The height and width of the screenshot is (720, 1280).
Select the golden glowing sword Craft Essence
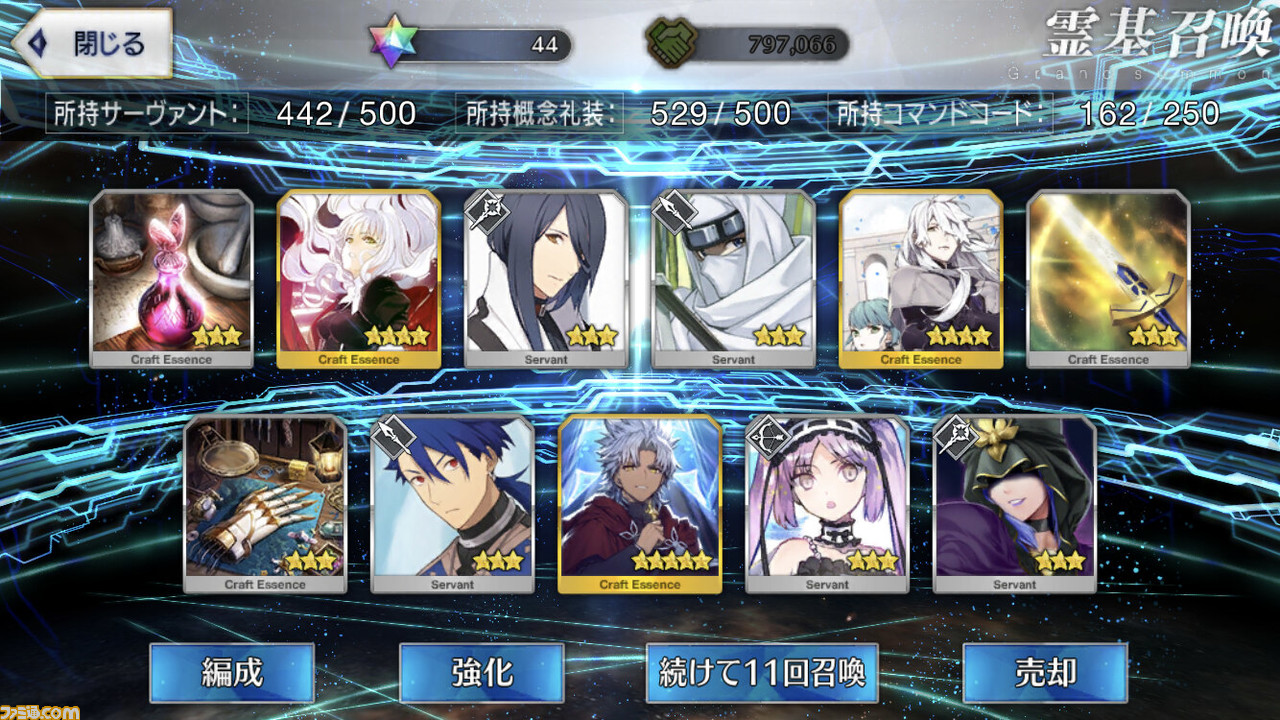(x=1107, y=278)
